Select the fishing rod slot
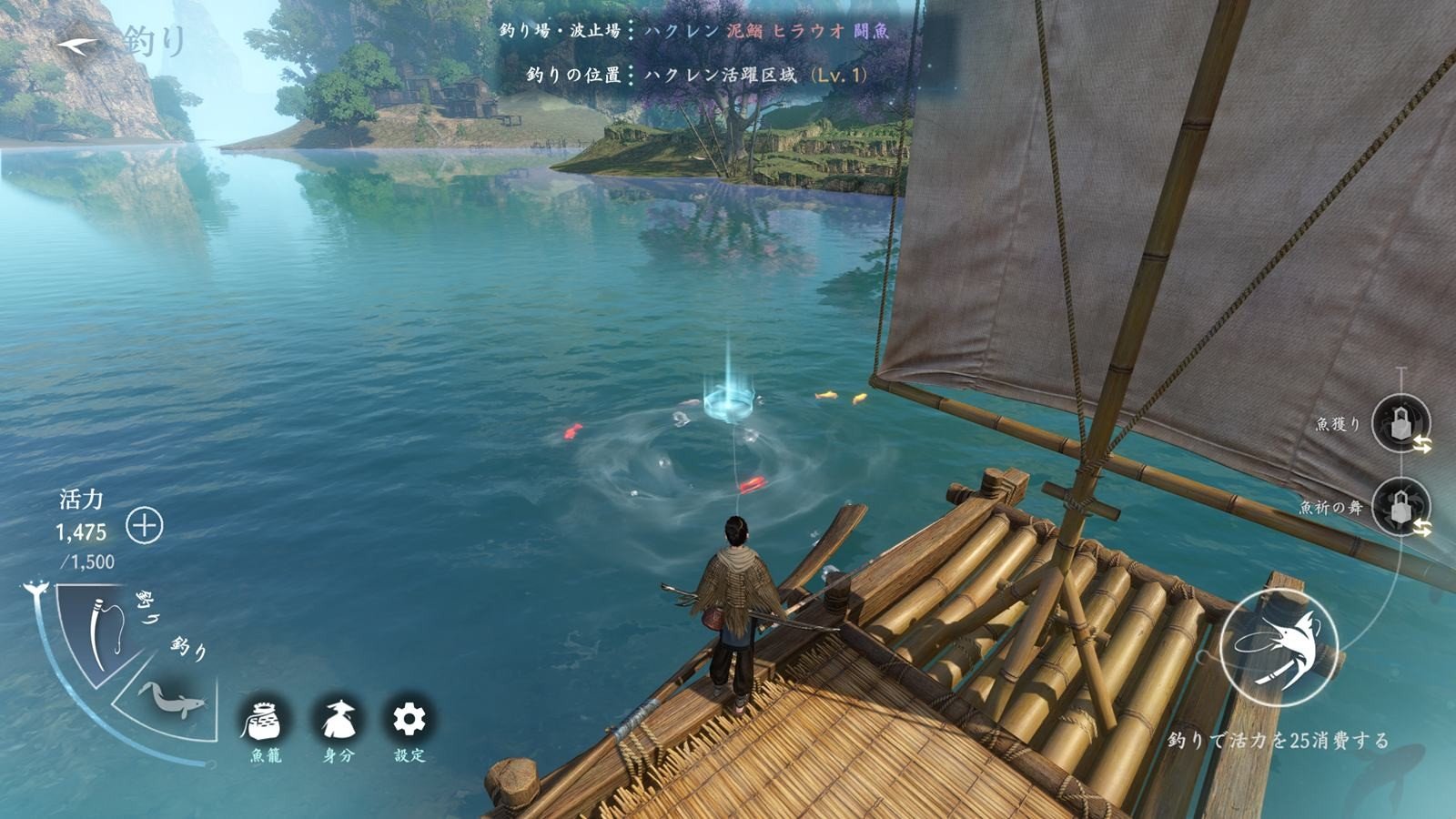The width and height of the screenshot is (1456, 819). [x=106, y=632]
